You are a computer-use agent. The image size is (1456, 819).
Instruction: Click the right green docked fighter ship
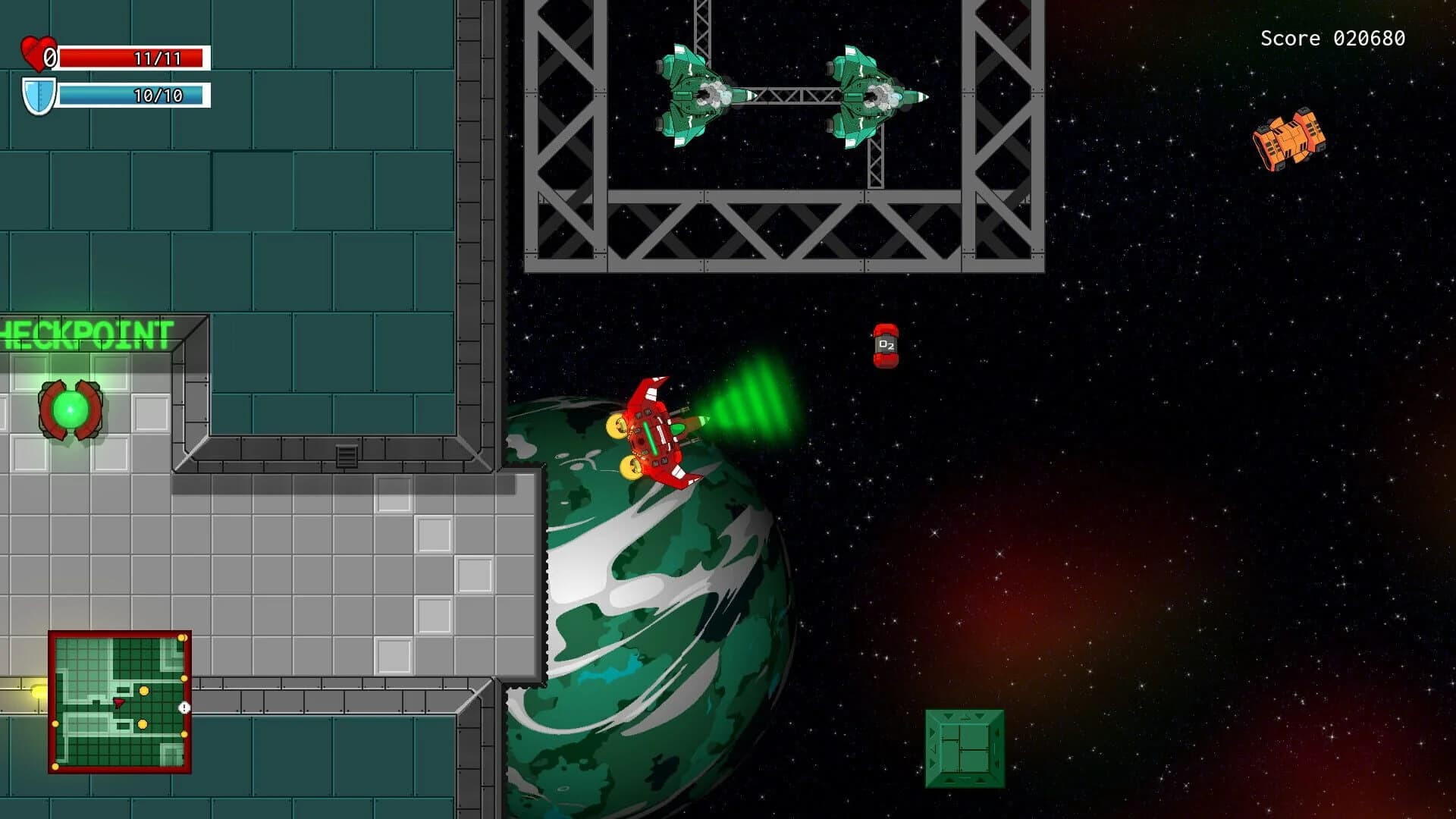pos(867,95)
